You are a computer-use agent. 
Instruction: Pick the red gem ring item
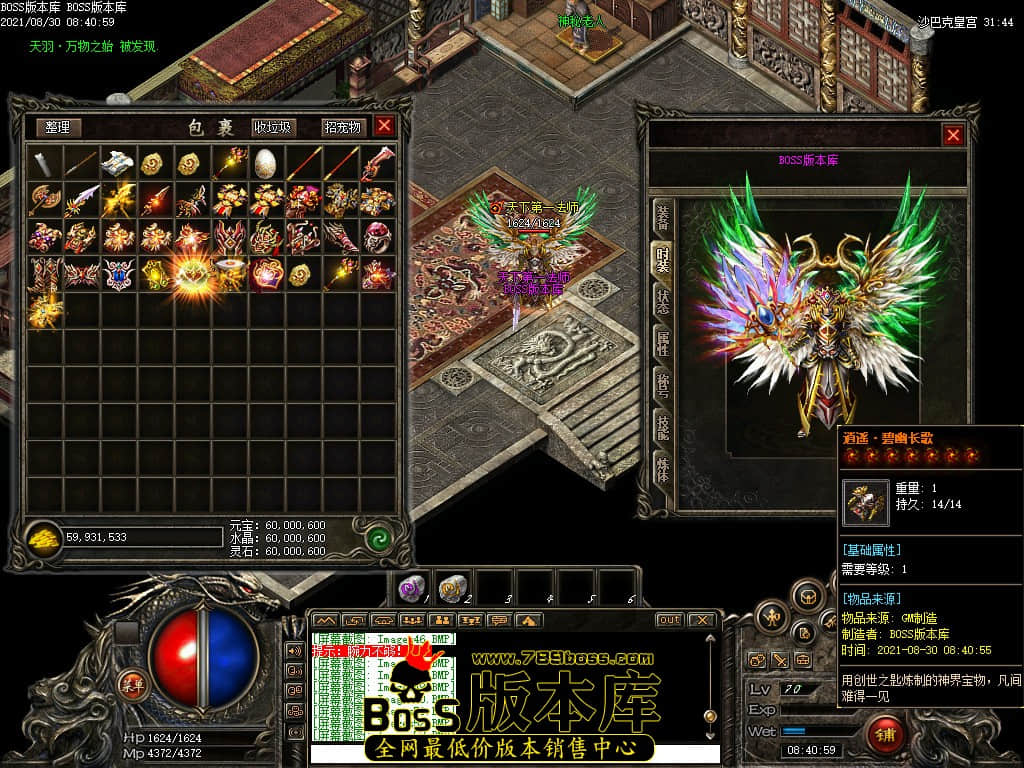click(377, 236)
